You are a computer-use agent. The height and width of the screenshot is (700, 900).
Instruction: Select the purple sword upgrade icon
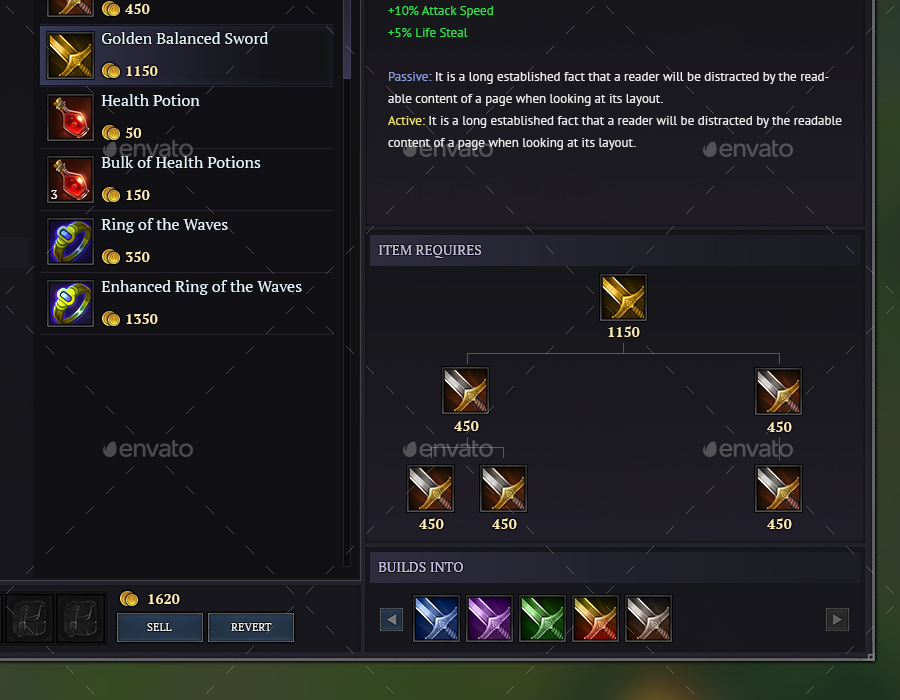489,619
